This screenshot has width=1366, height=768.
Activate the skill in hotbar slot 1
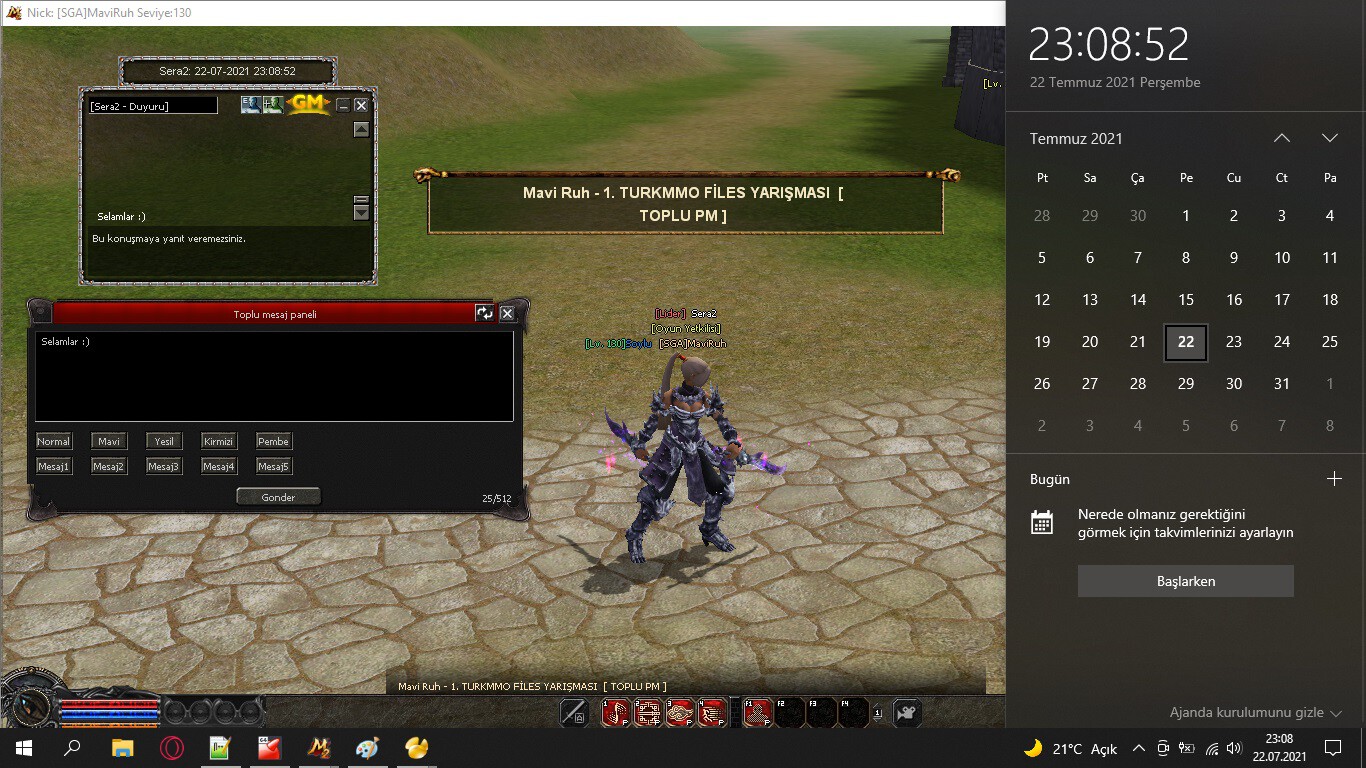(614, 713)
